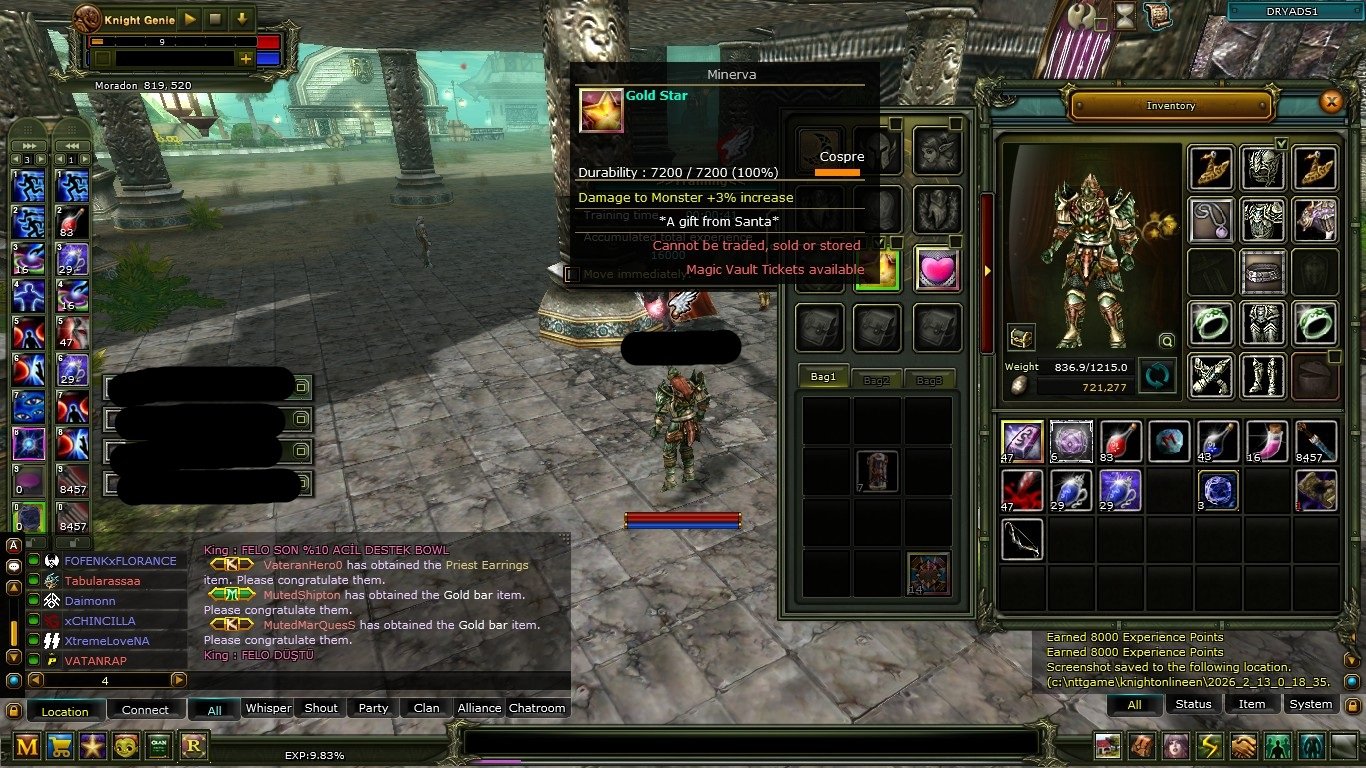
Task: Show the Item tab in the info log
Action: pos(1252,704)
